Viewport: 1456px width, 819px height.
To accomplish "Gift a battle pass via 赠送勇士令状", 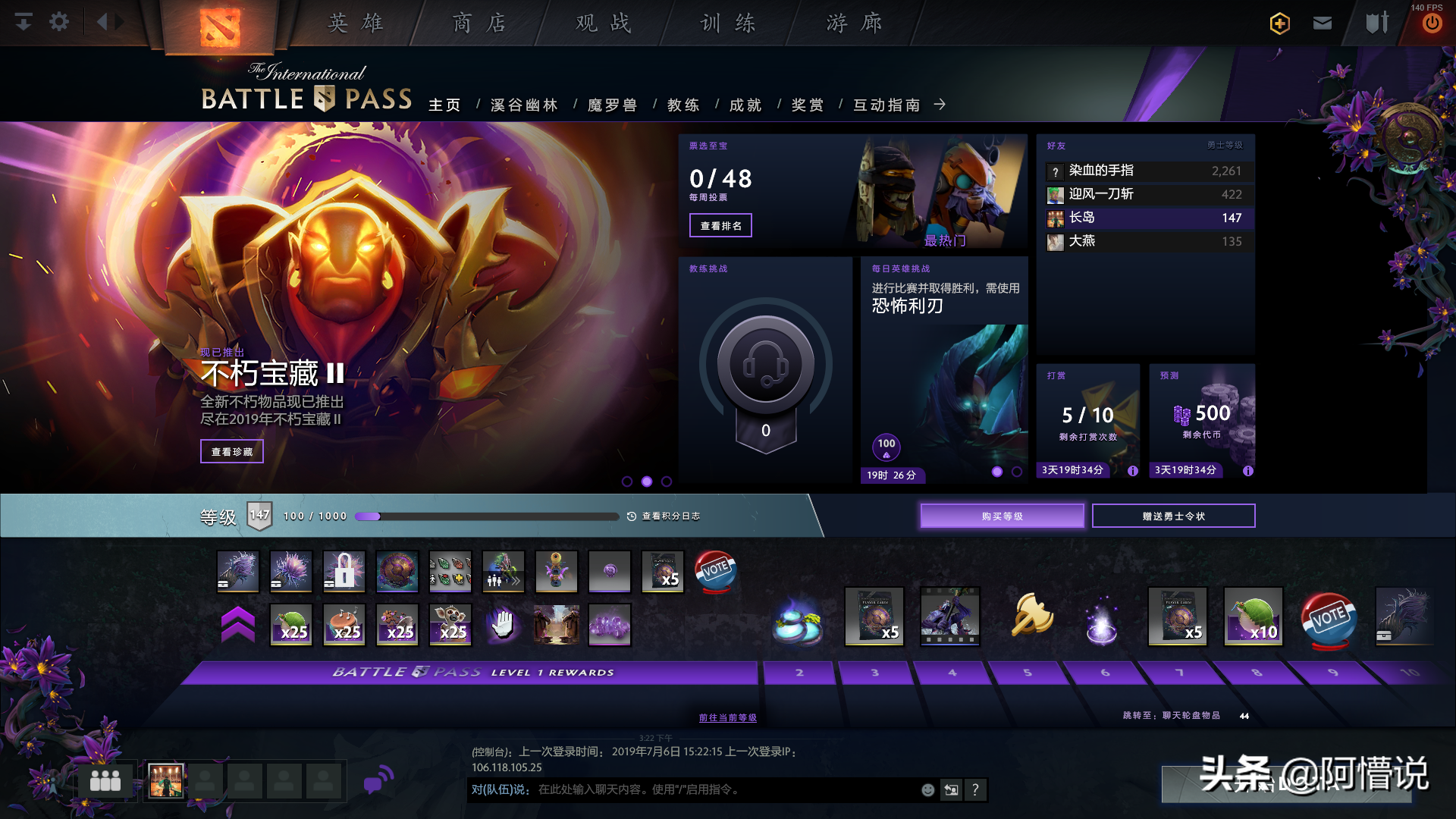I will pos(1173,516).
